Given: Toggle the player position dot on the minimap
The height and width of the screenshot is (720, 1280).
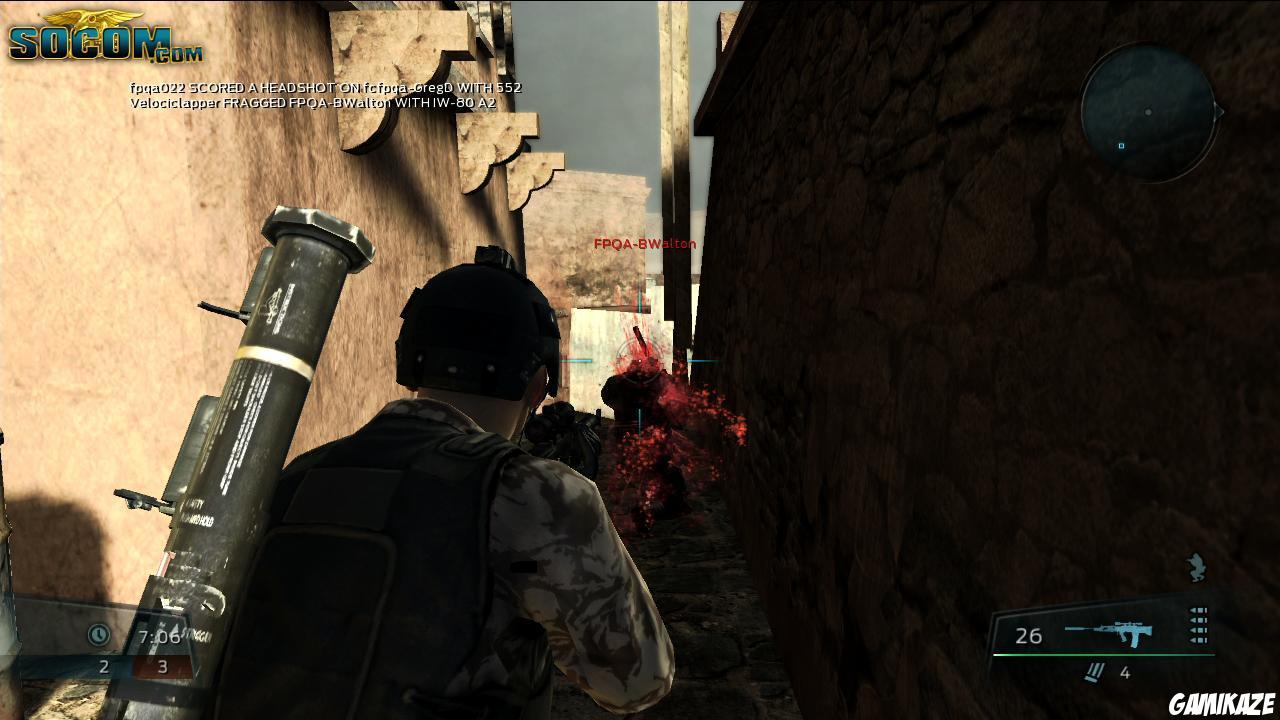Looking at the screenshot, I should (1148, 112).
